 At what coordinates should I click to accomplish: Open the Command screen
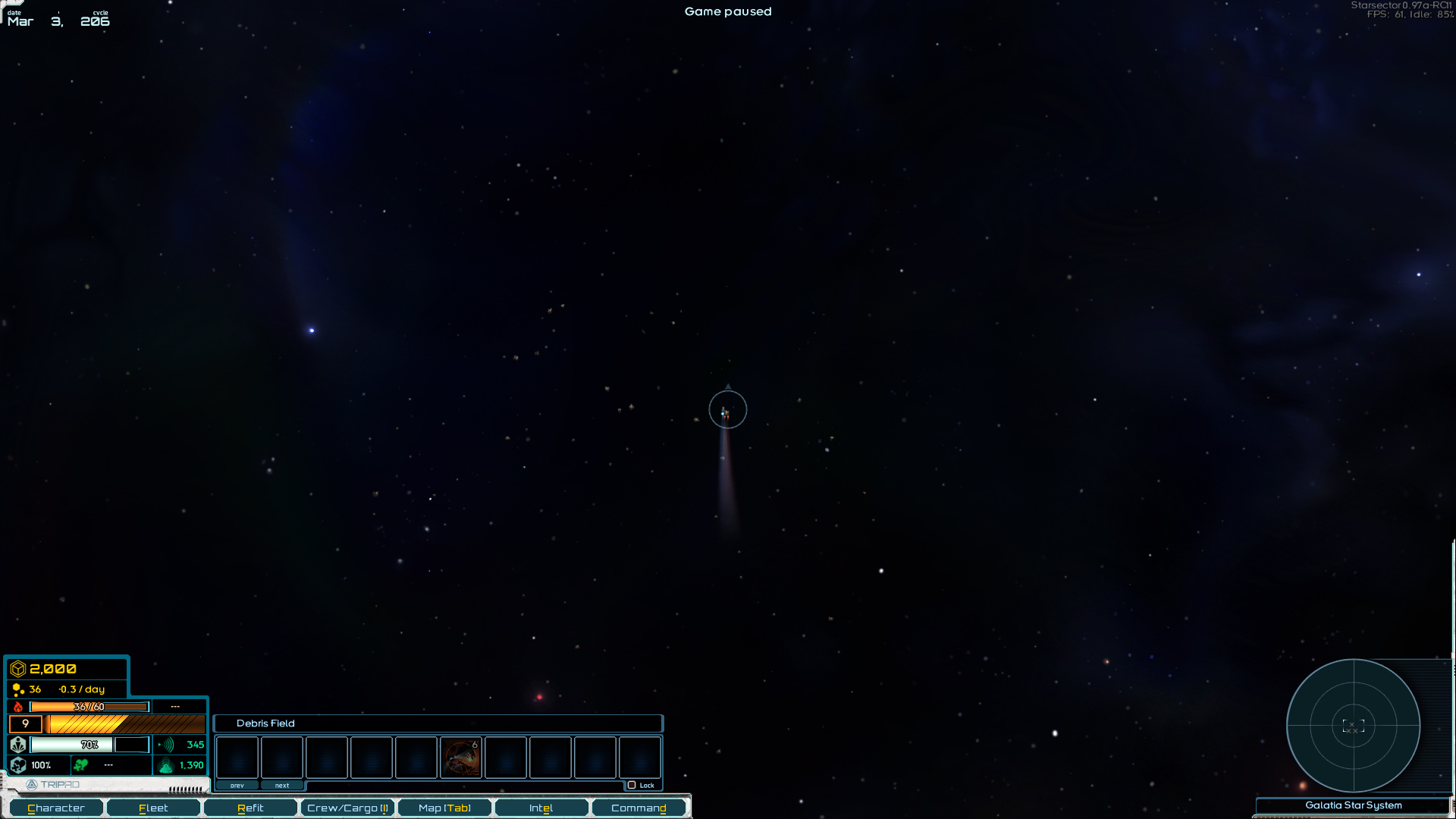click(x=639, y=808)
